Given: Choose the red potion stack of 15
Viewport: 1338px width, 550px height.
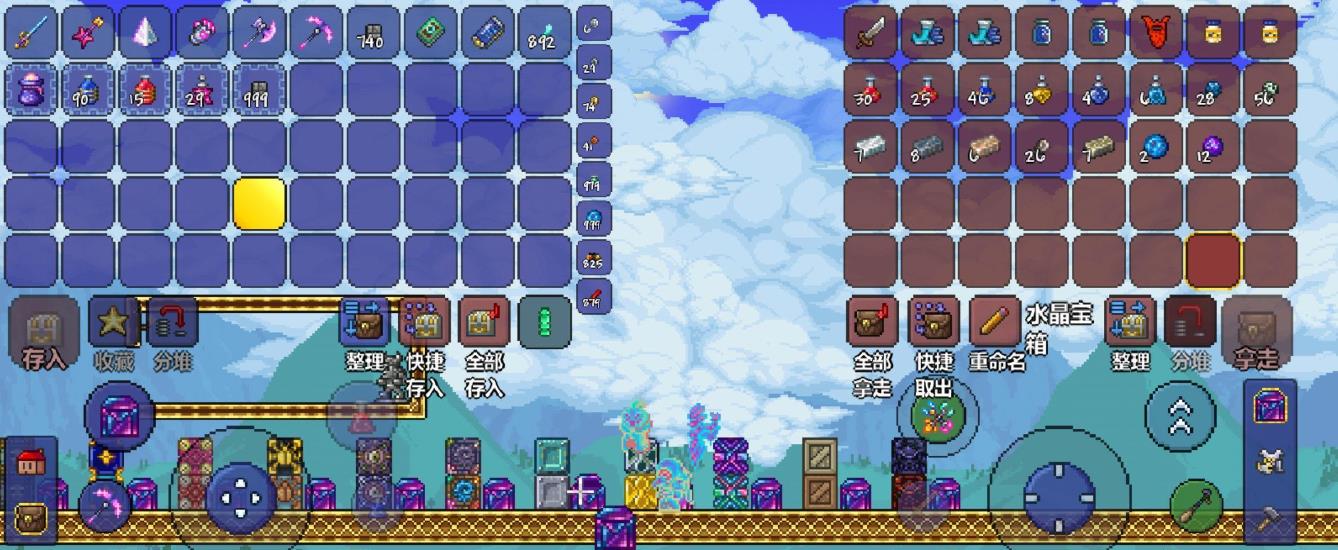Looking at the screenshot, I should coord(145,90).
